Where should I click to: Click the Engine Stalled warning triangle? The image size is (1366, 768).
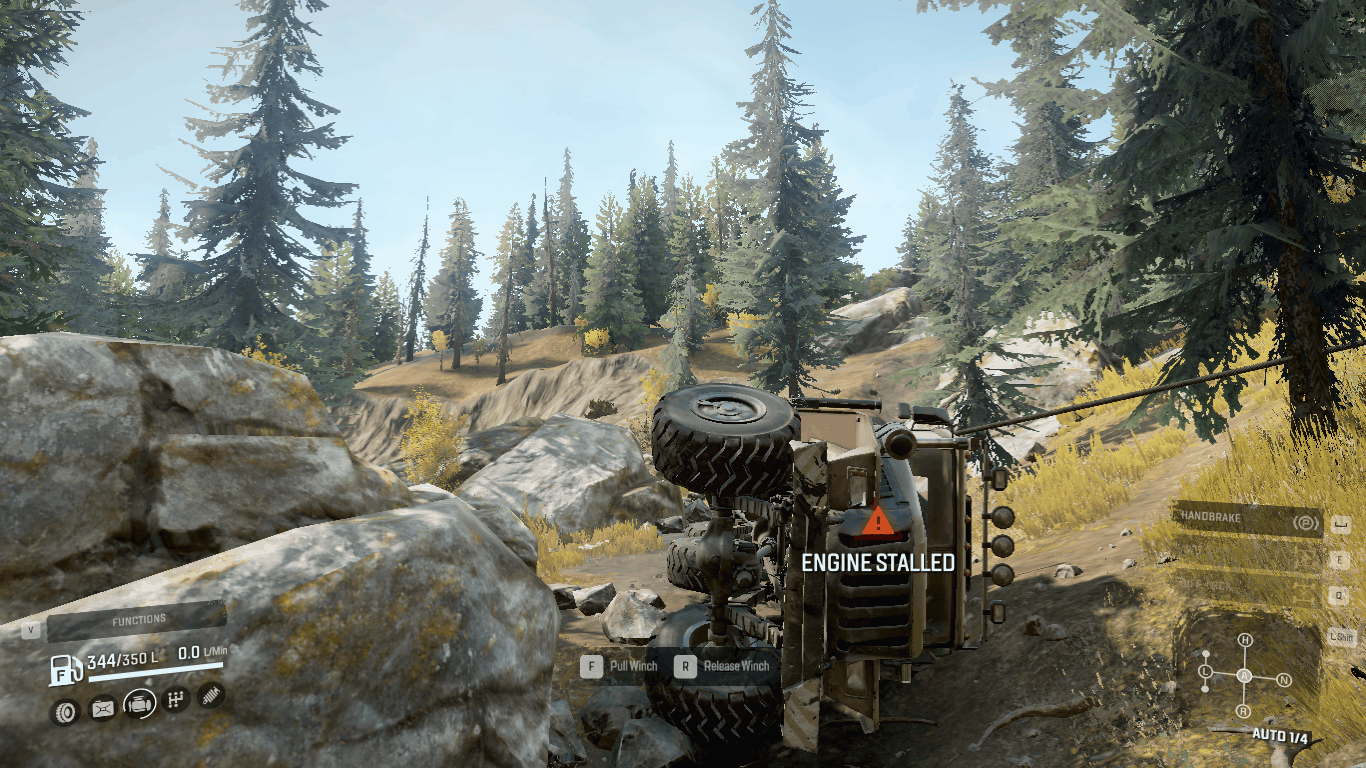tap(877, 520)
